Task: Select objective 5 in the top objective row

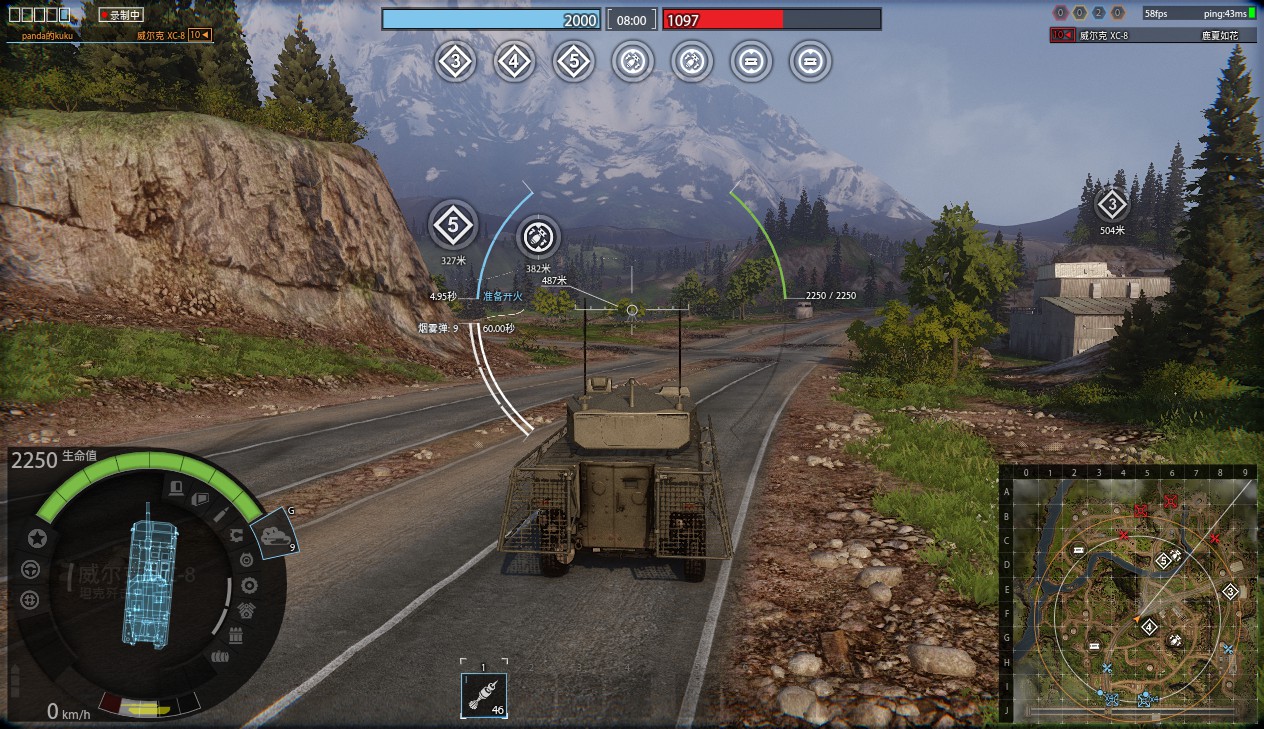Action: (x=573, y=62)
